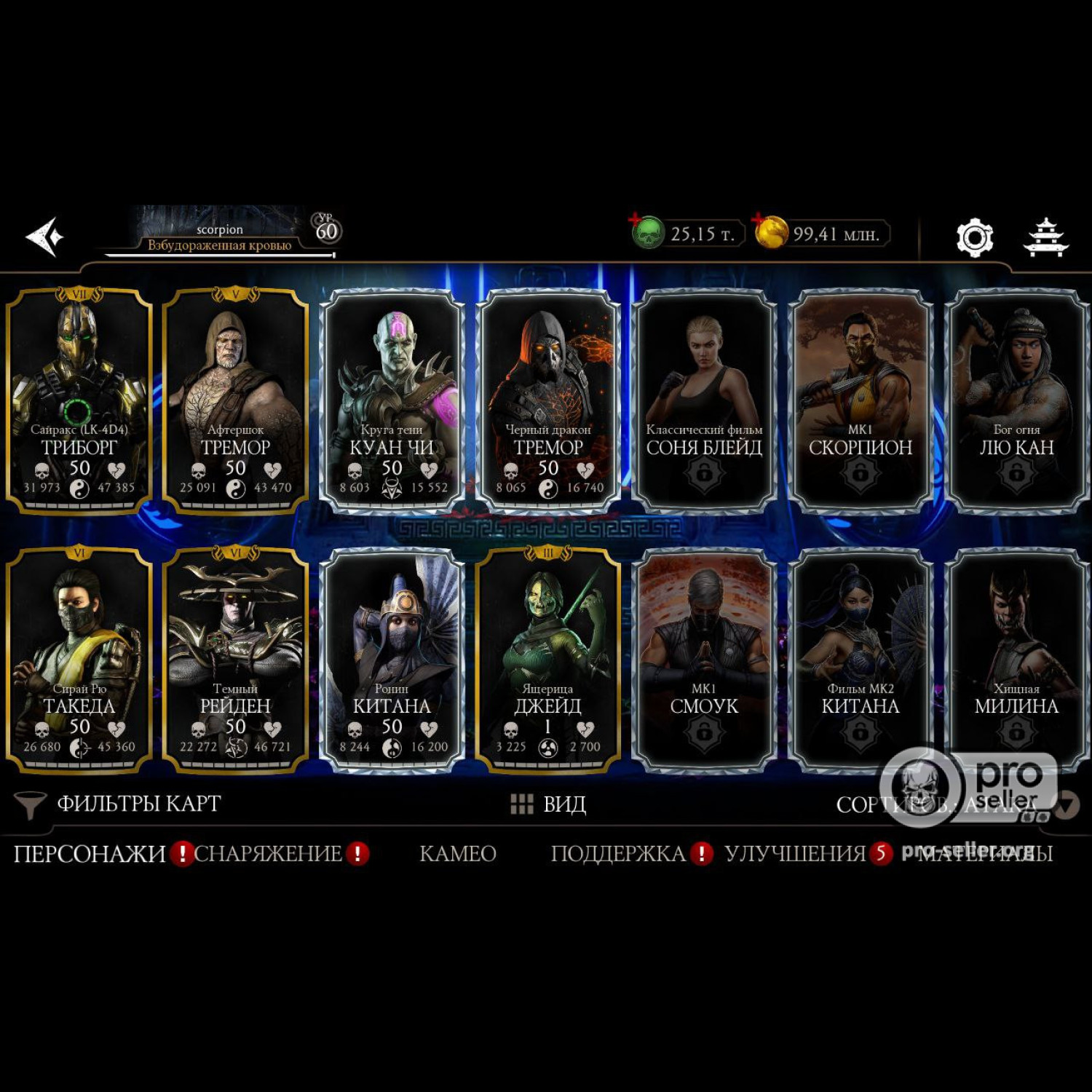Select the locked Соня Блейд card
The height and width of the screenshot is (1092, 1092).
pos(704,400)
